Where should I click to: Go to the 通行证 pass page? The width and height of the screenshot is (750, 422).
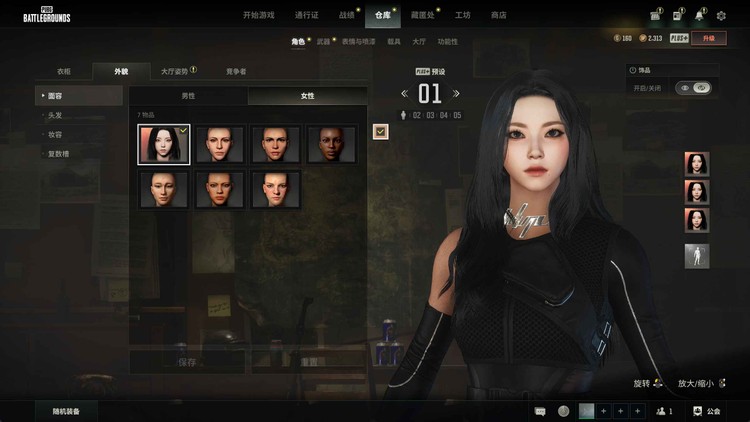coord(307,15)
